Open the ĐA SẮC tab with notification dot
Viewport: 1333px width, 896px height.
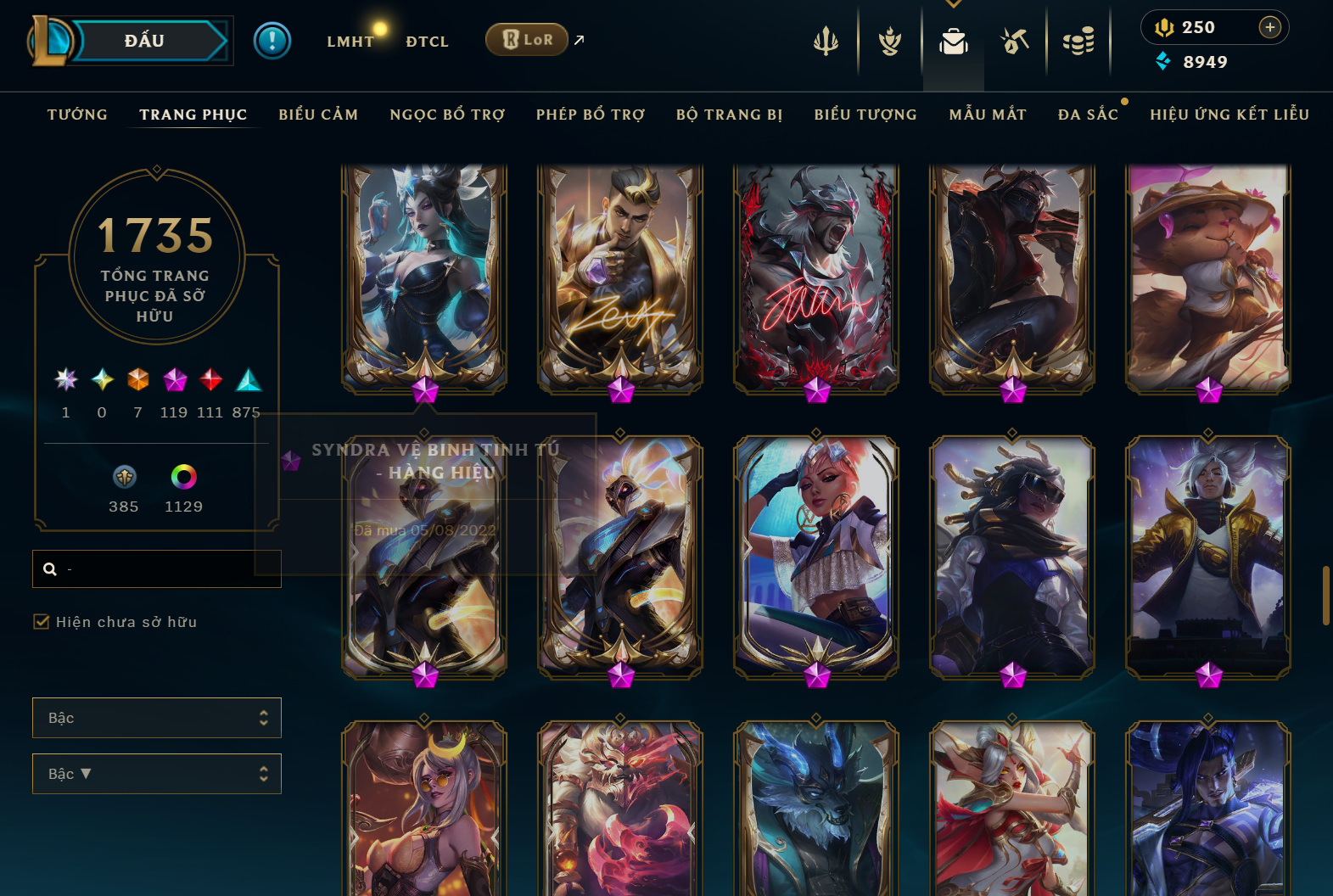(1089, 114)
